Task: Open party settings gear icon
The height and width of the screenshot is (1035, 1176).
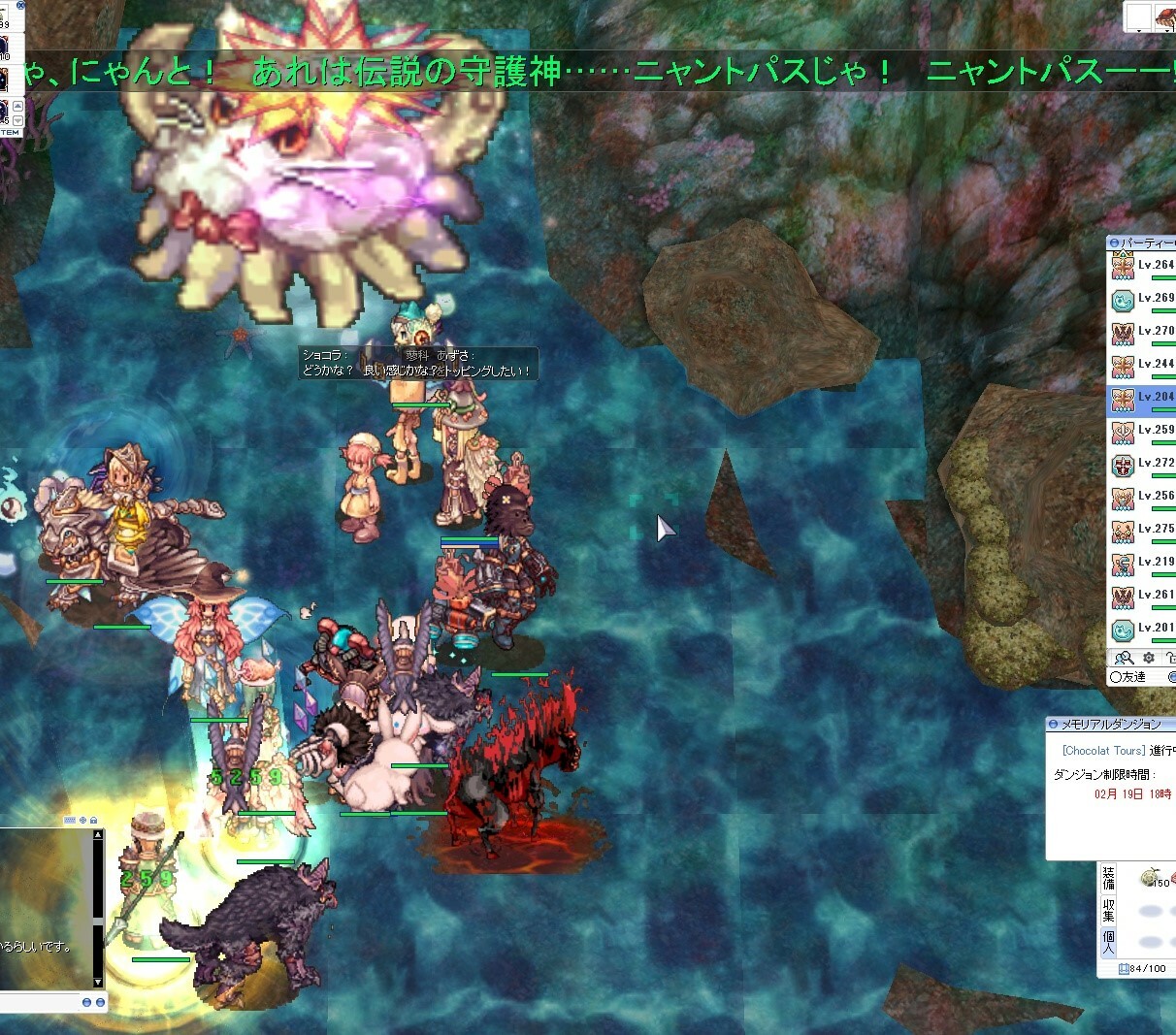Action: point(1149,658)
